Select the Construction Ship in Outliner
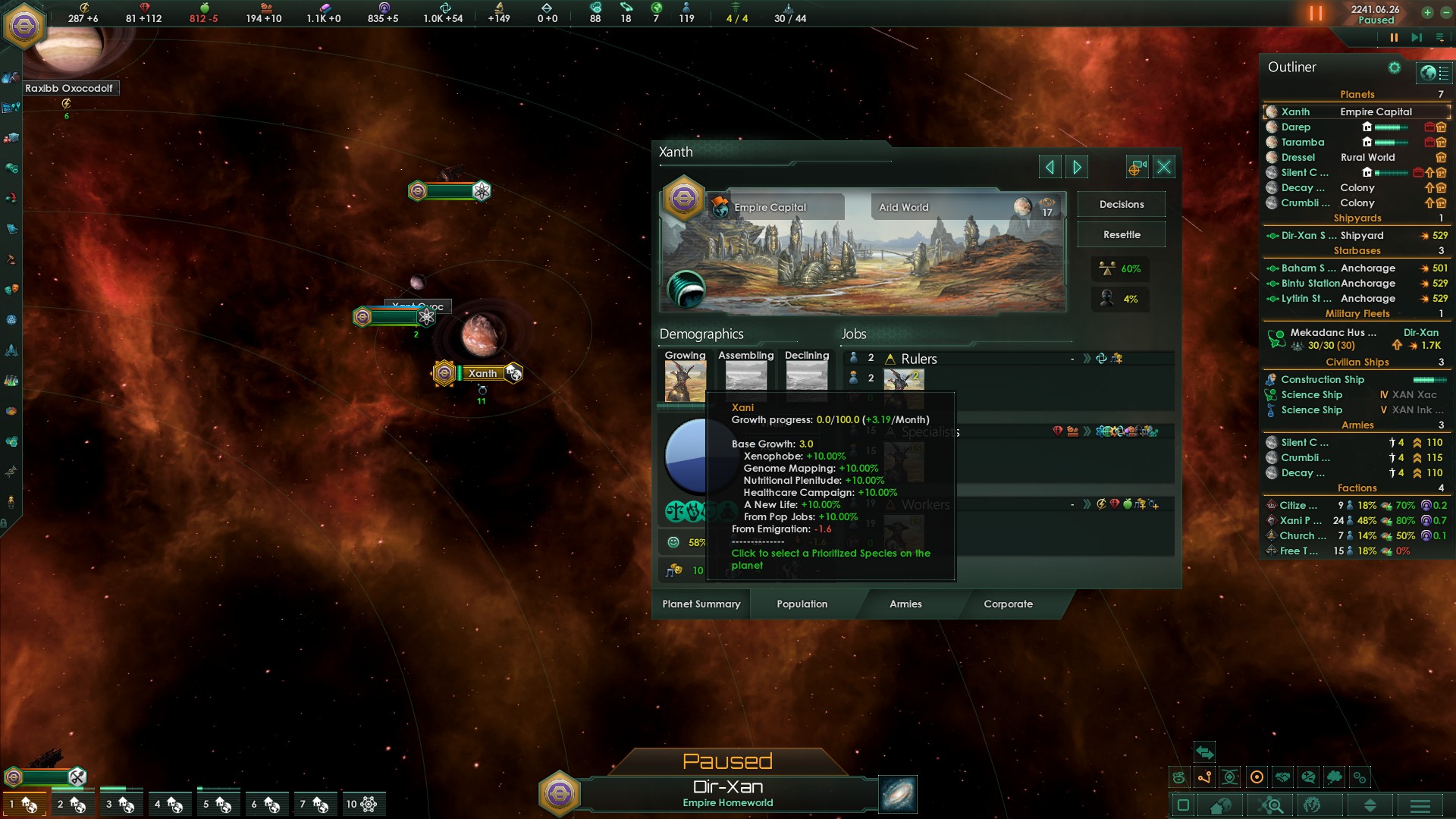Viewport: 1456px width, 819px height. [1322, 380]
